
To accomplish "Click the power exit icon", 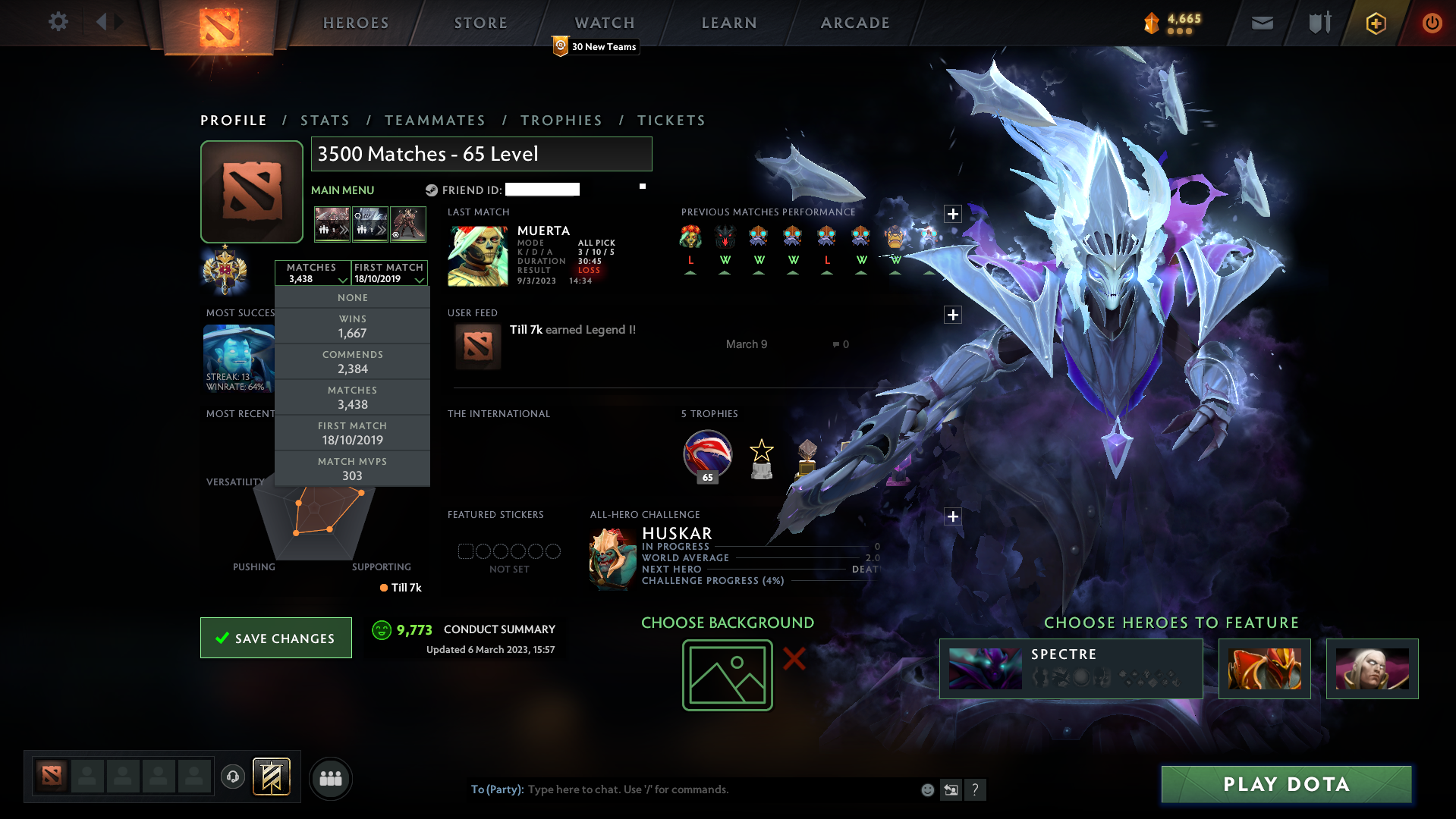I will pyautogui.click(x=1432, y=23).
